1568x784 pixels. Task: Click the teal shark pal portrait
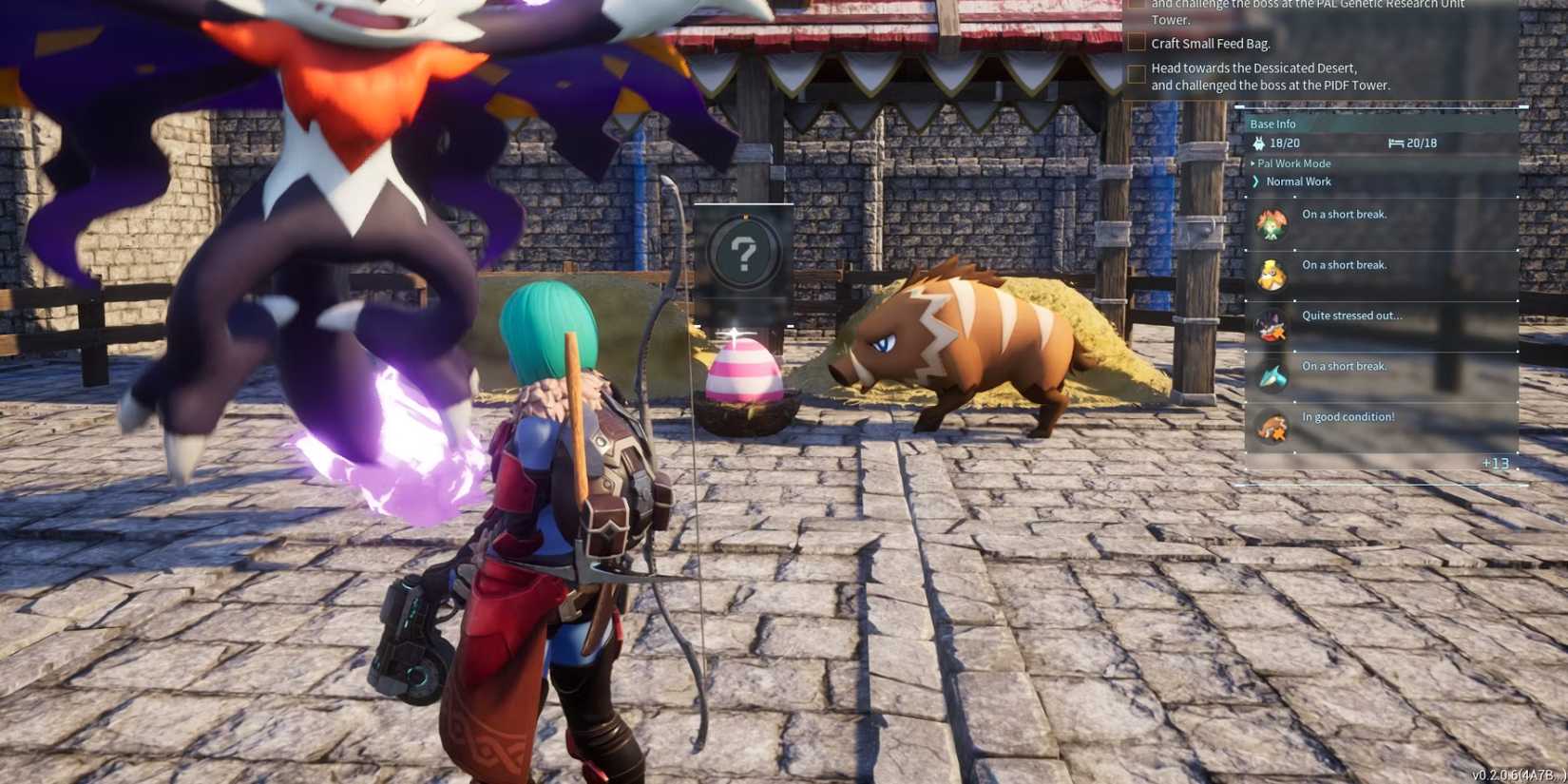point(1273,374)
